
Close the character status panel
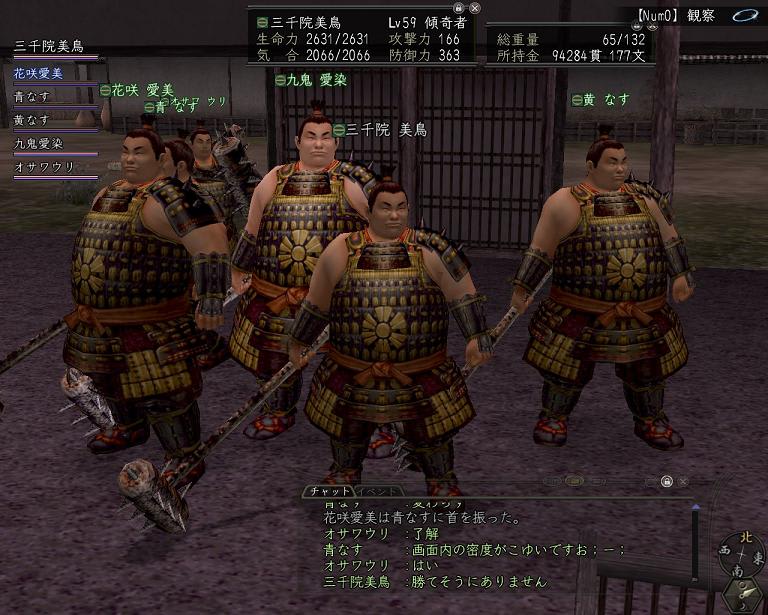[475, 7]
